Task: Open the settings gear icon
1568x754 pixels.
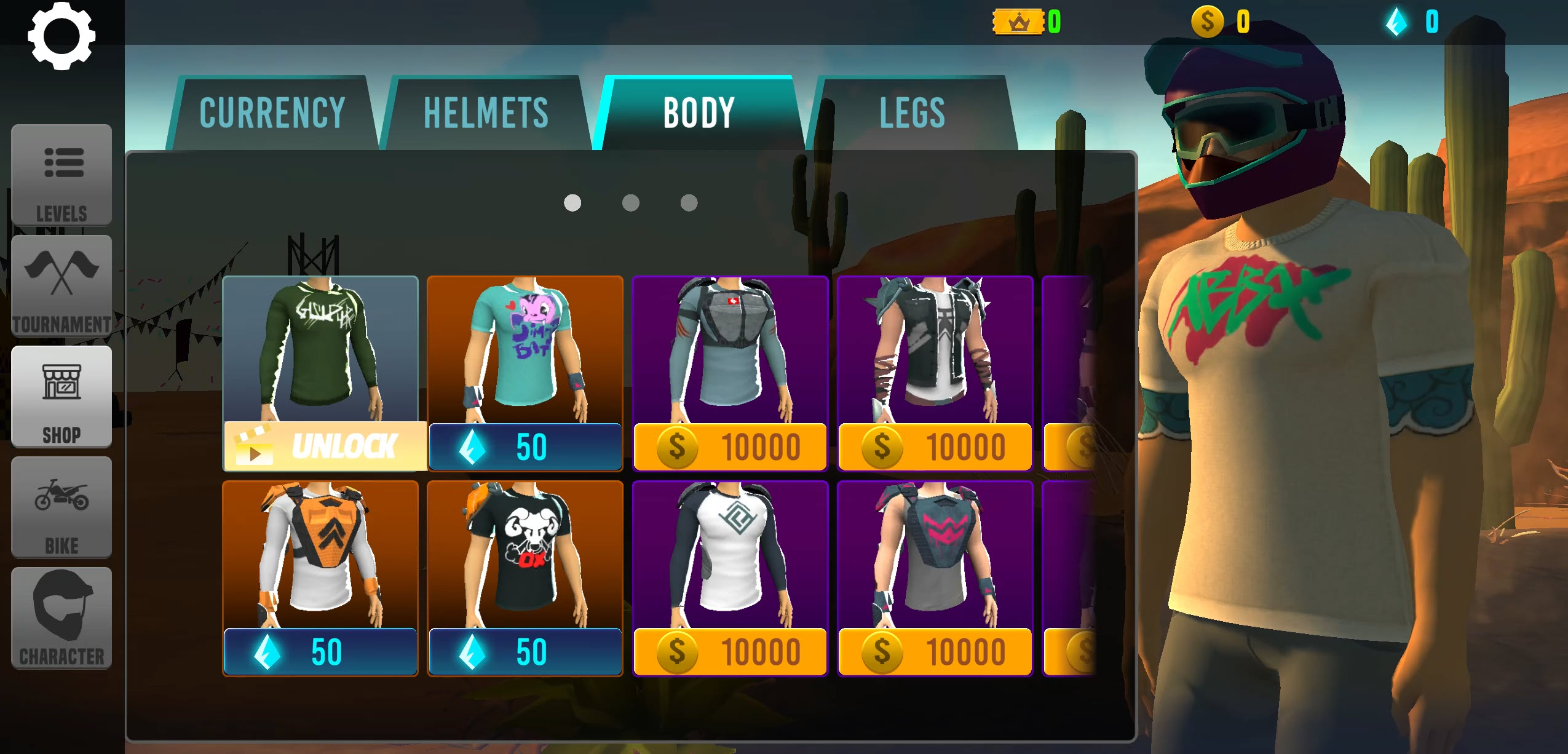Action: pos(61,36)
